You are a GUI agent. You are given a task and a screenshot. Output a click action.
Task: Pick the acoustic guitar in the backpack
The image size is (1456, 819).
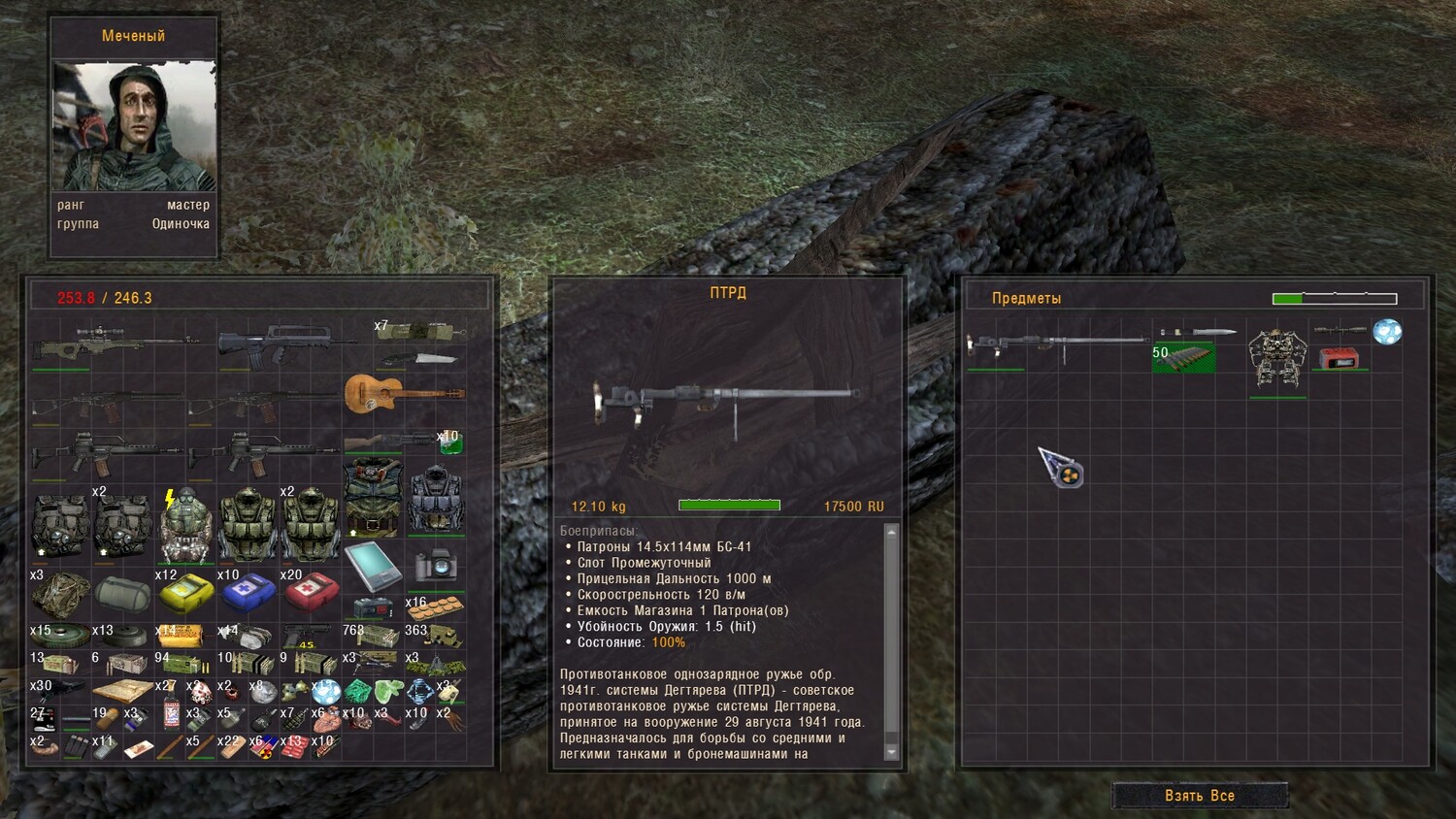pos(404,392)
